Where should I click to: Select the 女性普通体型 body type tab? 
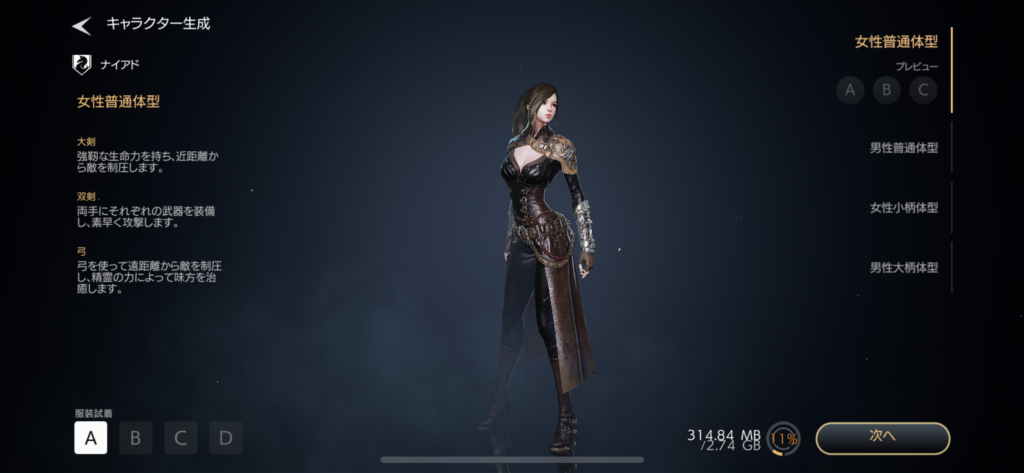tap(896, 41)
